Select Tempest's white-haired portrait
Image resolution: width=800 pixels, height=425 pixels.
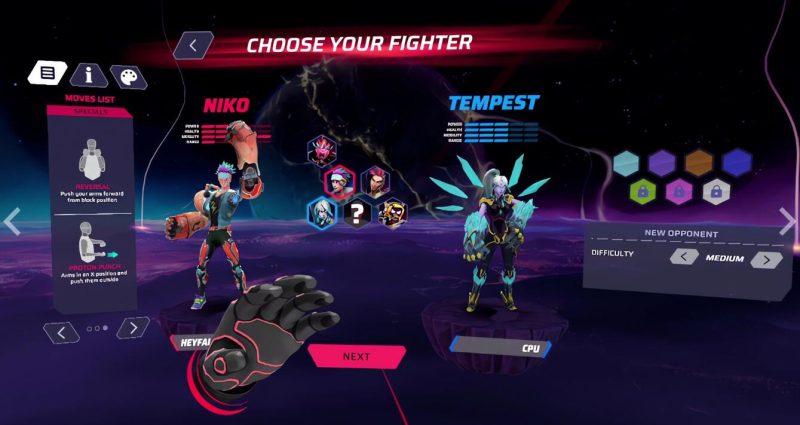(323, 211)
